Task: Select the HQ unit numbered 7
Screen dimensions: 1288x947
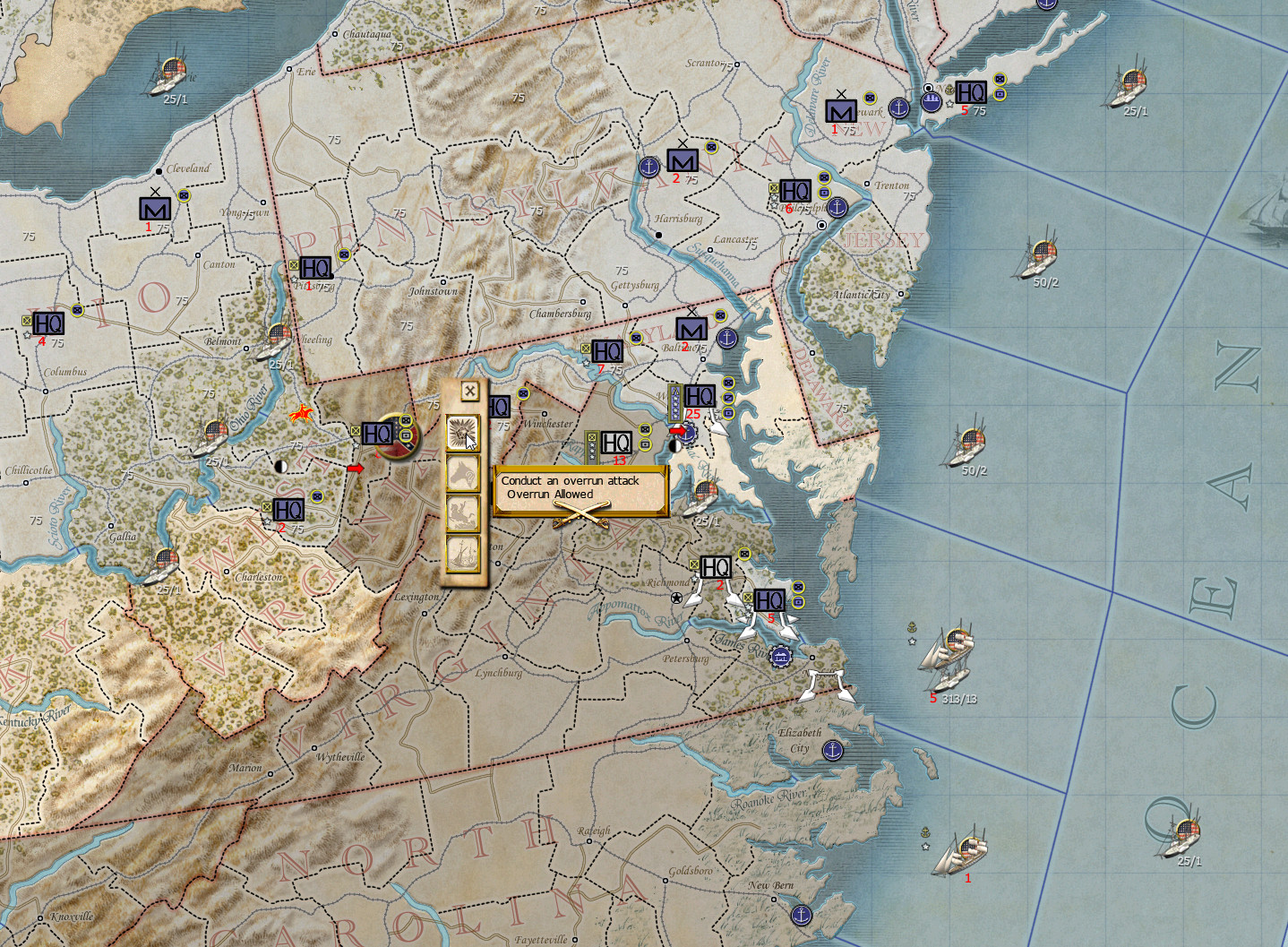Action: [606, 351]
